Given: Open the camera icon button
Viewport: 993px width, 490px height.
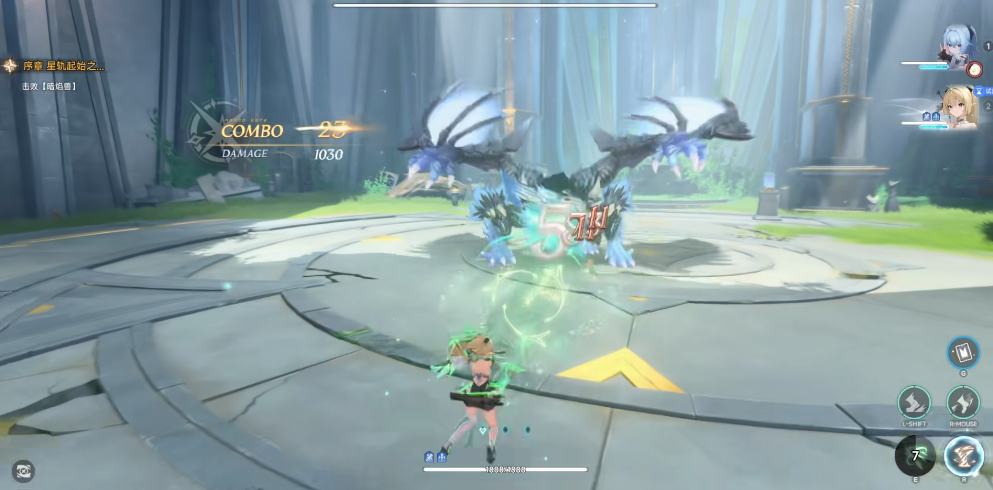Looking at the screenshot, I should [22, 469].
